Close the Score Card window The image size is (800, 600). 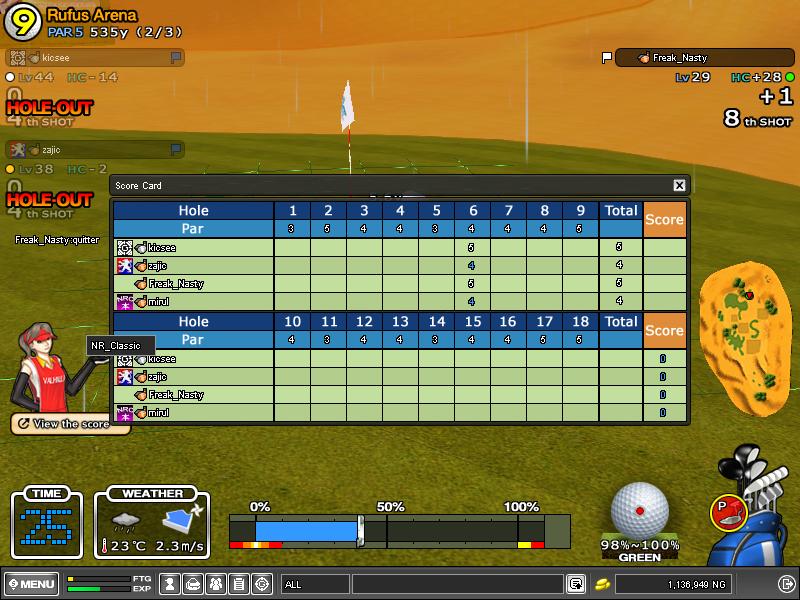tap(679, 186)
